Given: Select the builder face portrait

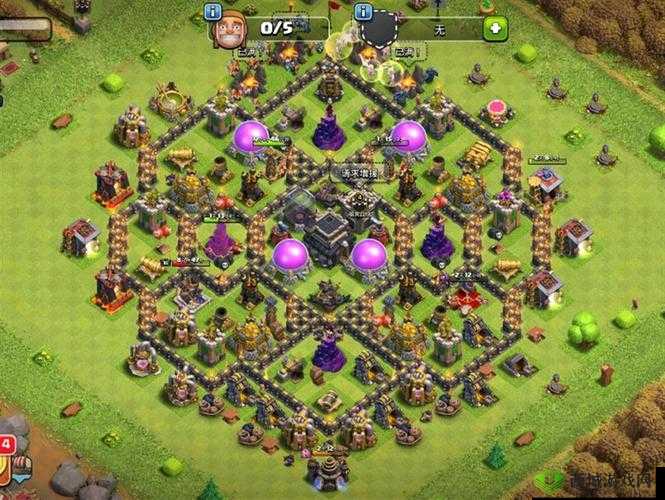Looking at the screenshot, I should [225, 30].
